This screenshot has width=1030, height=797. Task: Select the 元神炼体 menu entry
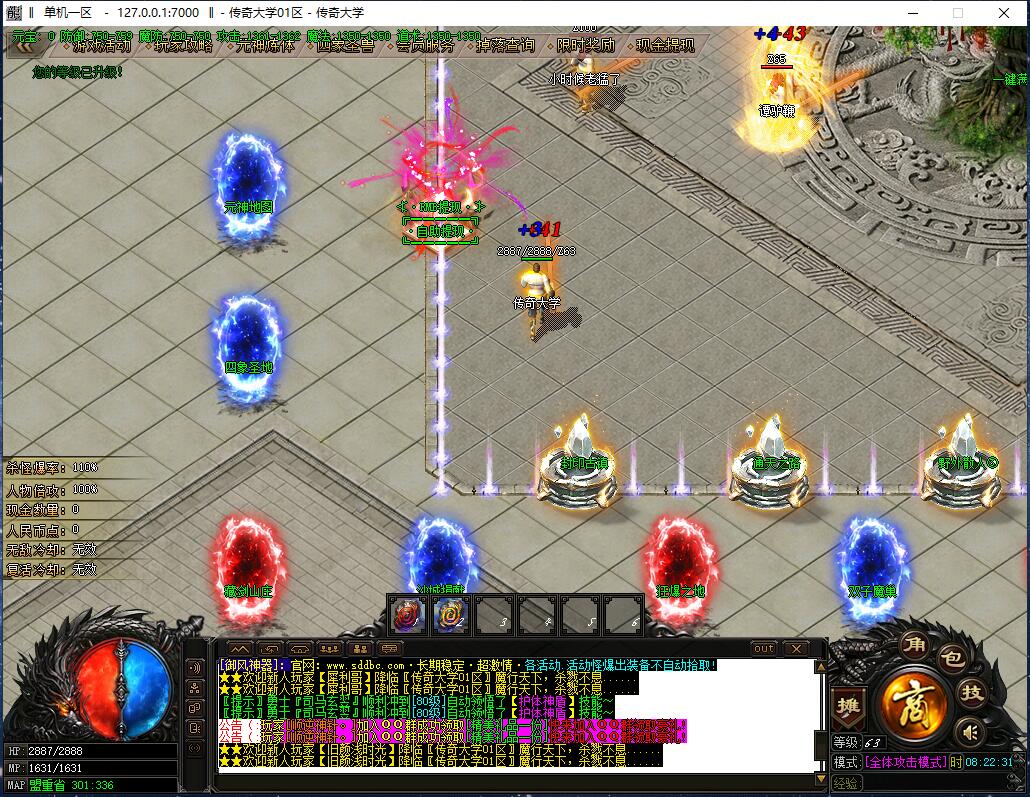pyautogui.click(x=264, y=46)
